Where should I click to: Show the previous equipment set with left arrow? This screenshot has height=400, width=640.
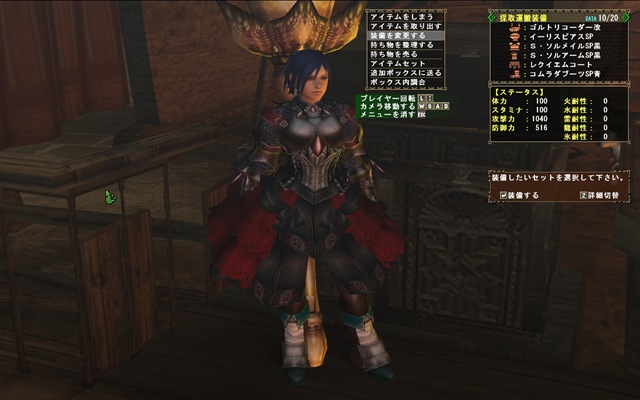(493, 16)
